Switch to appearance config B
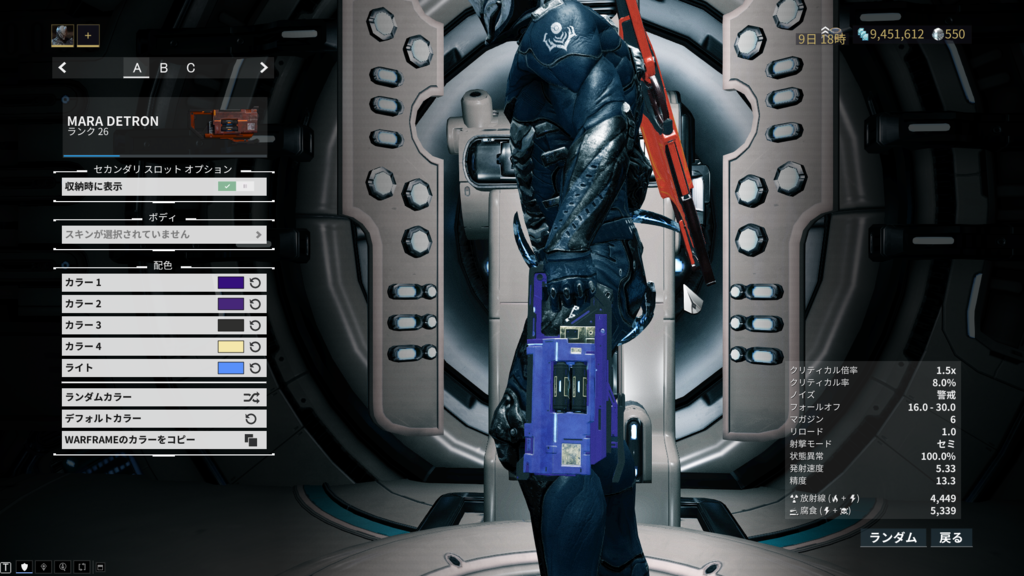This screenshot has width=1024, height=576. (164, 68)
